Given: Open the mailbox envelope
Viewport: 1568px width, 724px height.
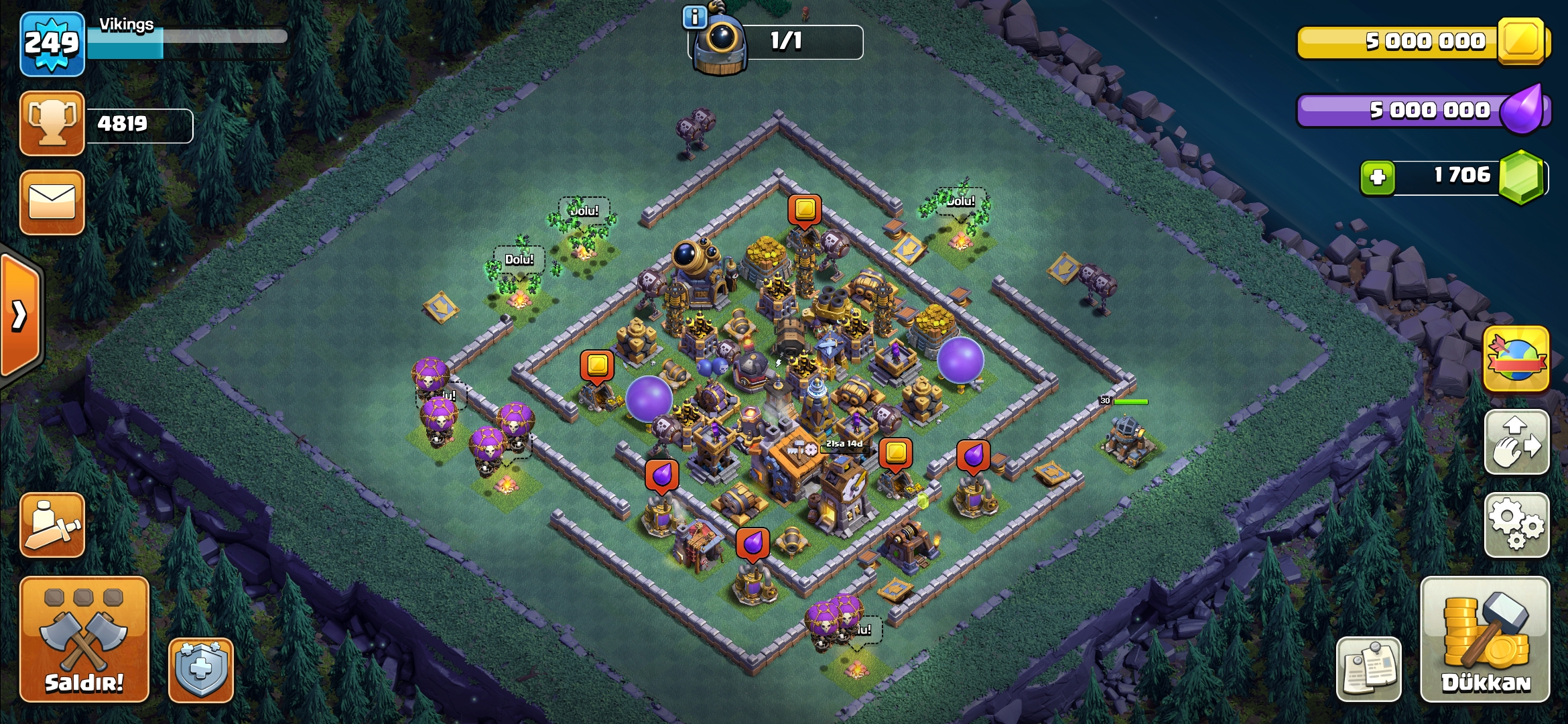Looking at the screenshot, I should pos(52,202).
